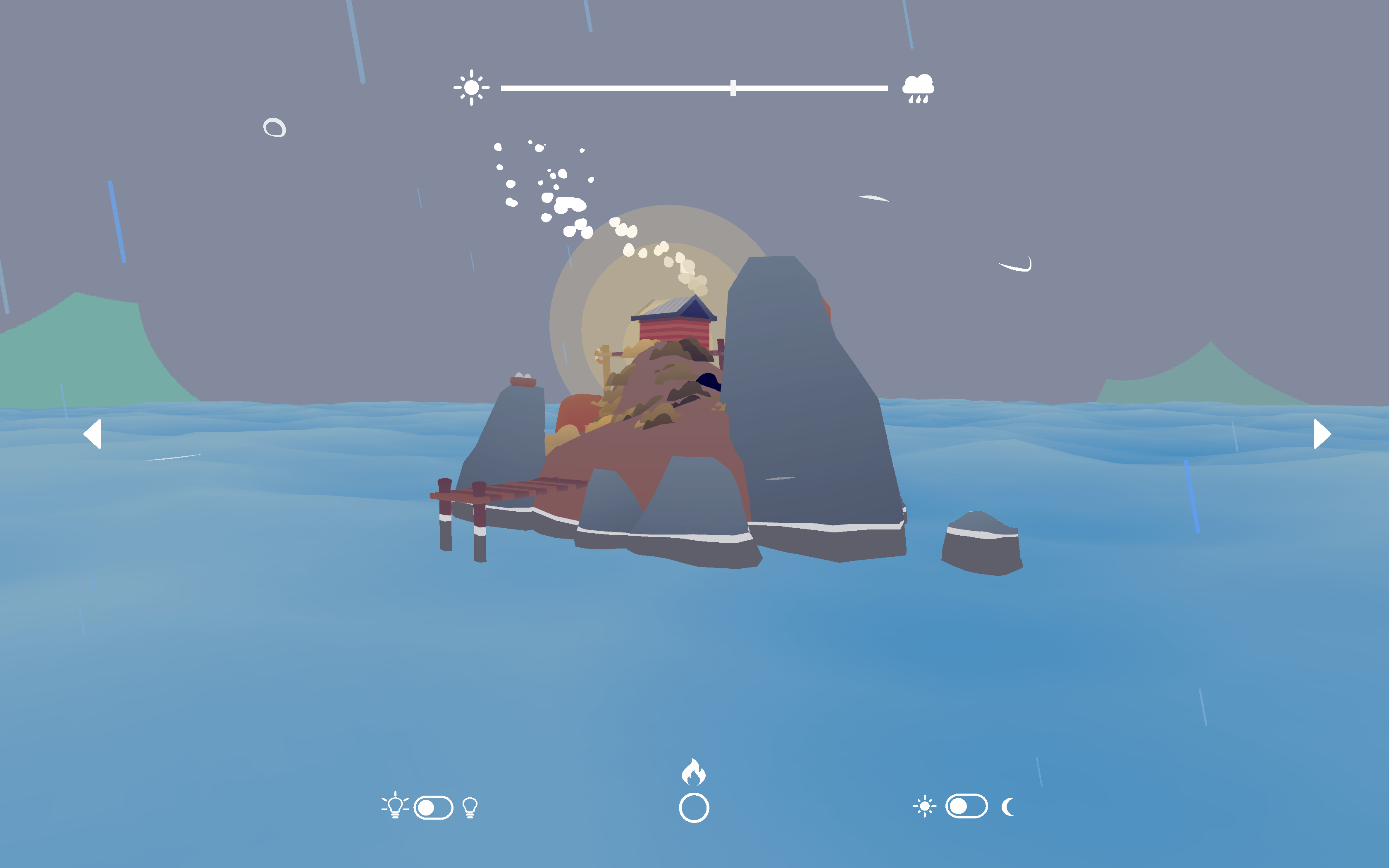Screen dimensions: 1389x868
Task: Select the sun icon on the weather slider
Action: tap(472, 87)
